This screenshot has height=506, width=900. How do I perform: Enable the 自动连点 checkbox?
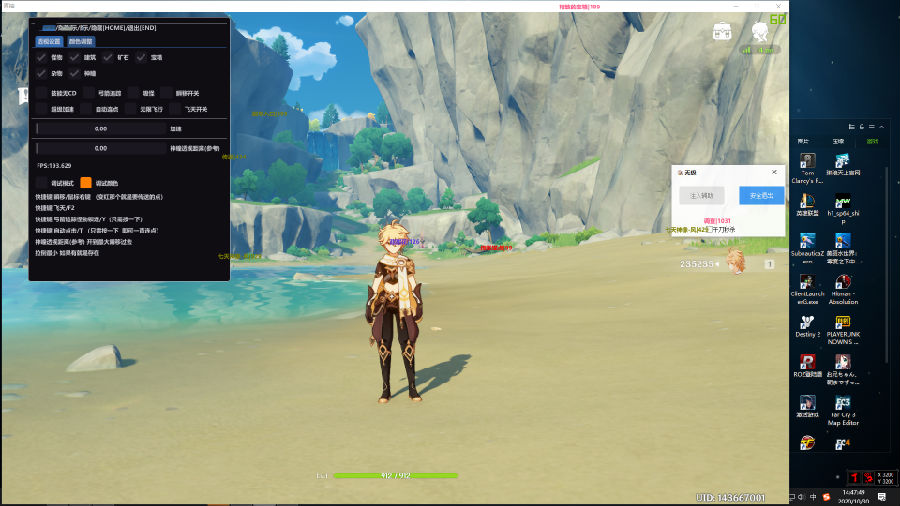click(86, 109)
